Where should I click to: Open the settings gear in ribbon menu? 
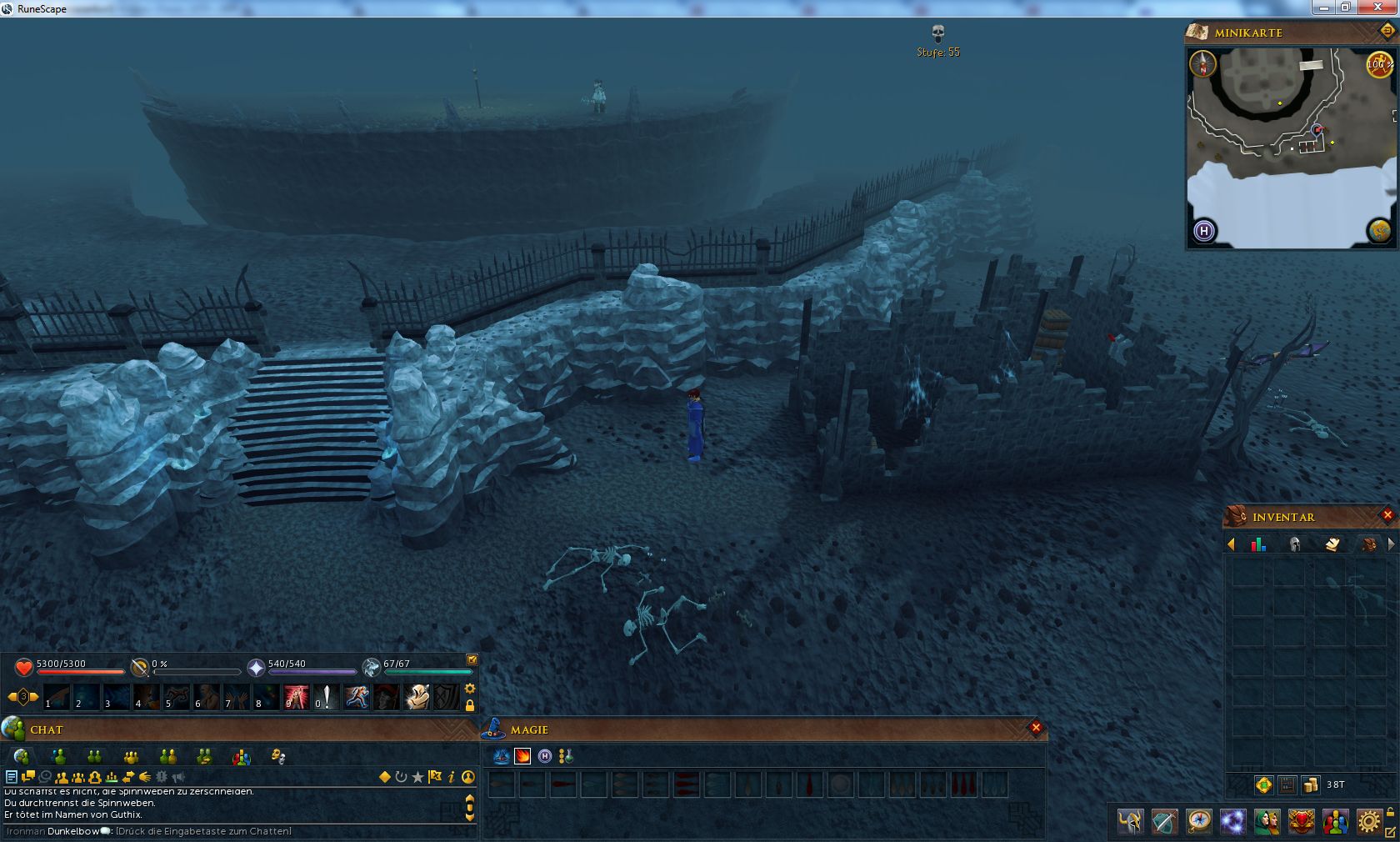[1369, 822]
